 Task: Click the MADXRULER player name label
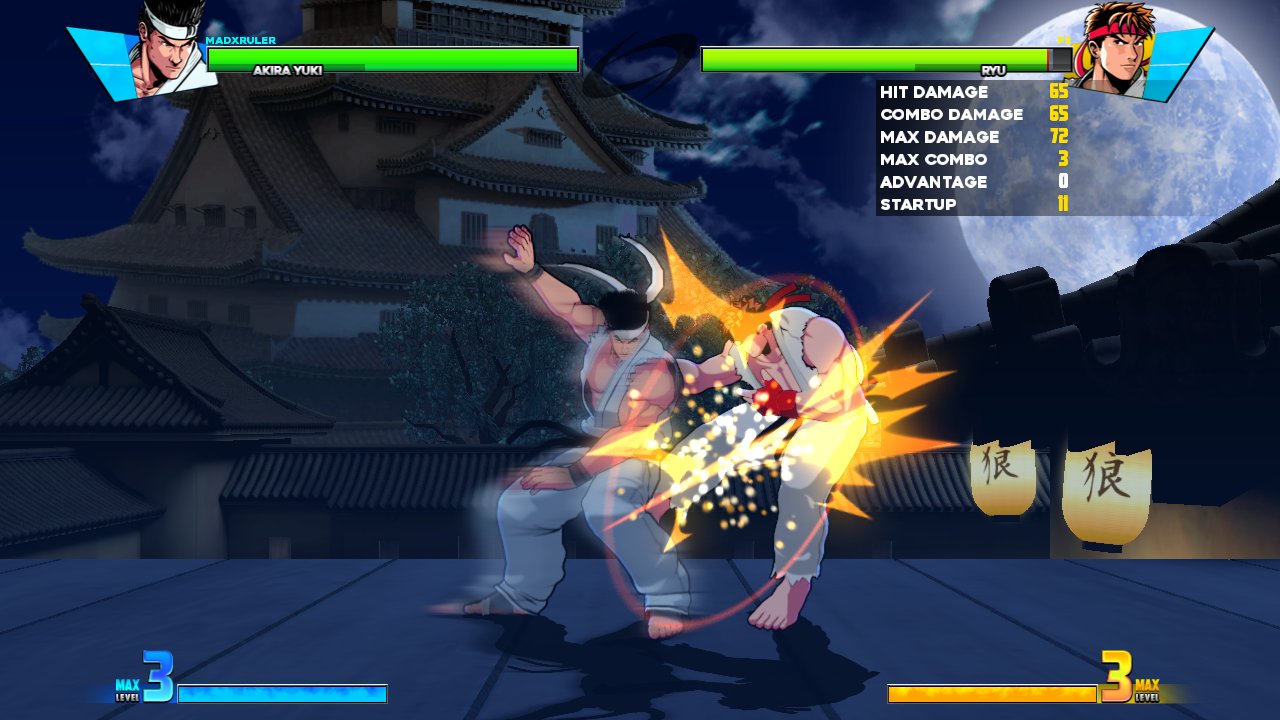coord(239,40)
